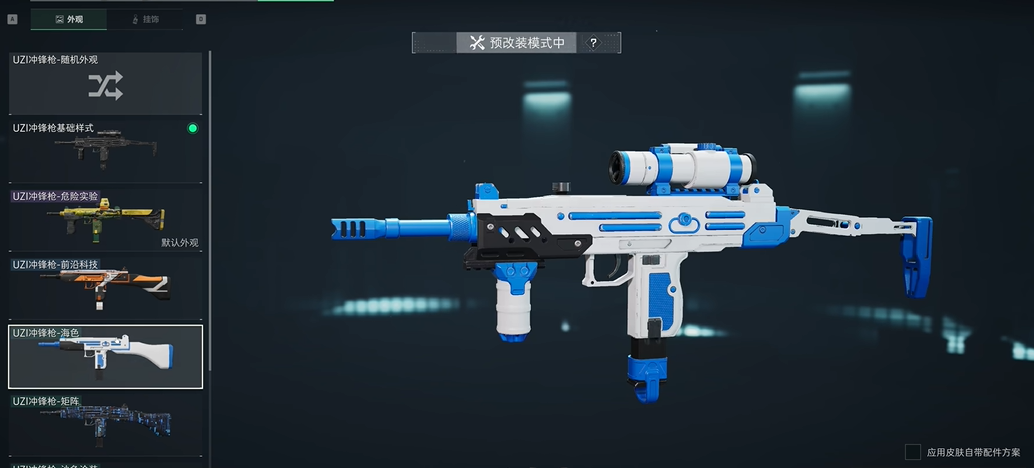The width and height of the screenshot is (1034, 468).
Task: Choose the UZI冲锋枪基础样式 skin
Action: coord(105,150)
